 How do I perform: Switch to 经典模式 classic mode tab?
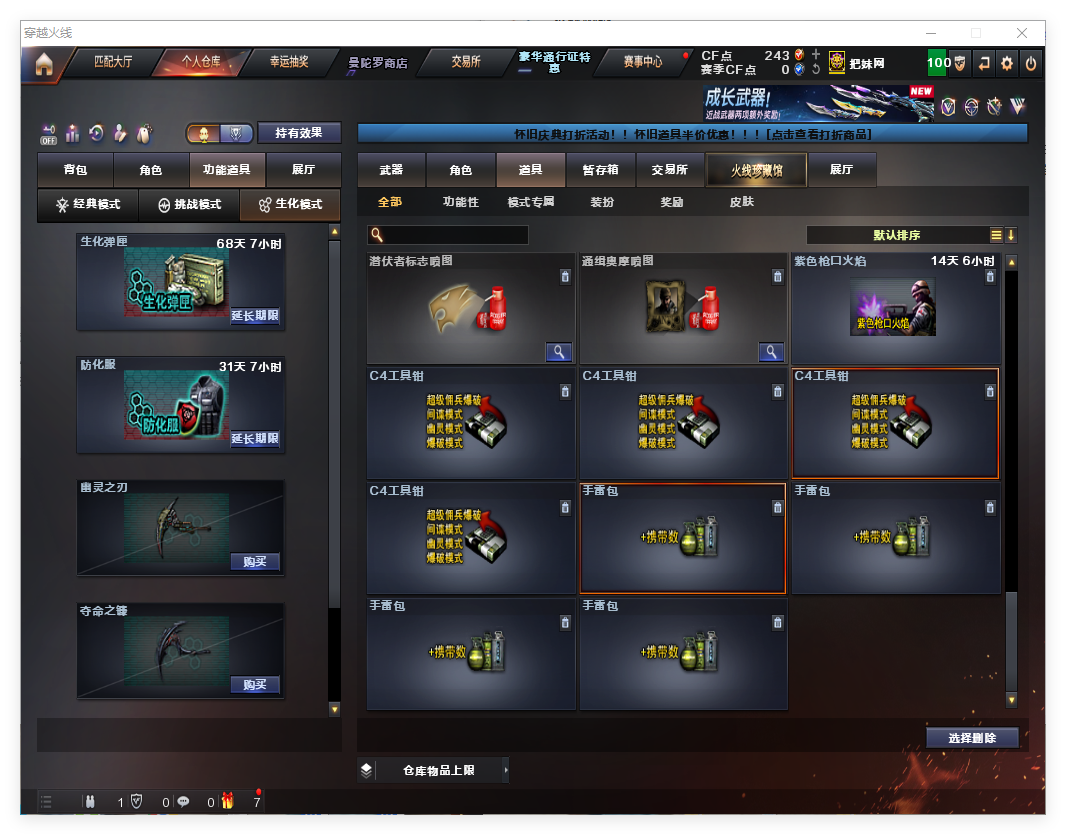click(88, 205)
